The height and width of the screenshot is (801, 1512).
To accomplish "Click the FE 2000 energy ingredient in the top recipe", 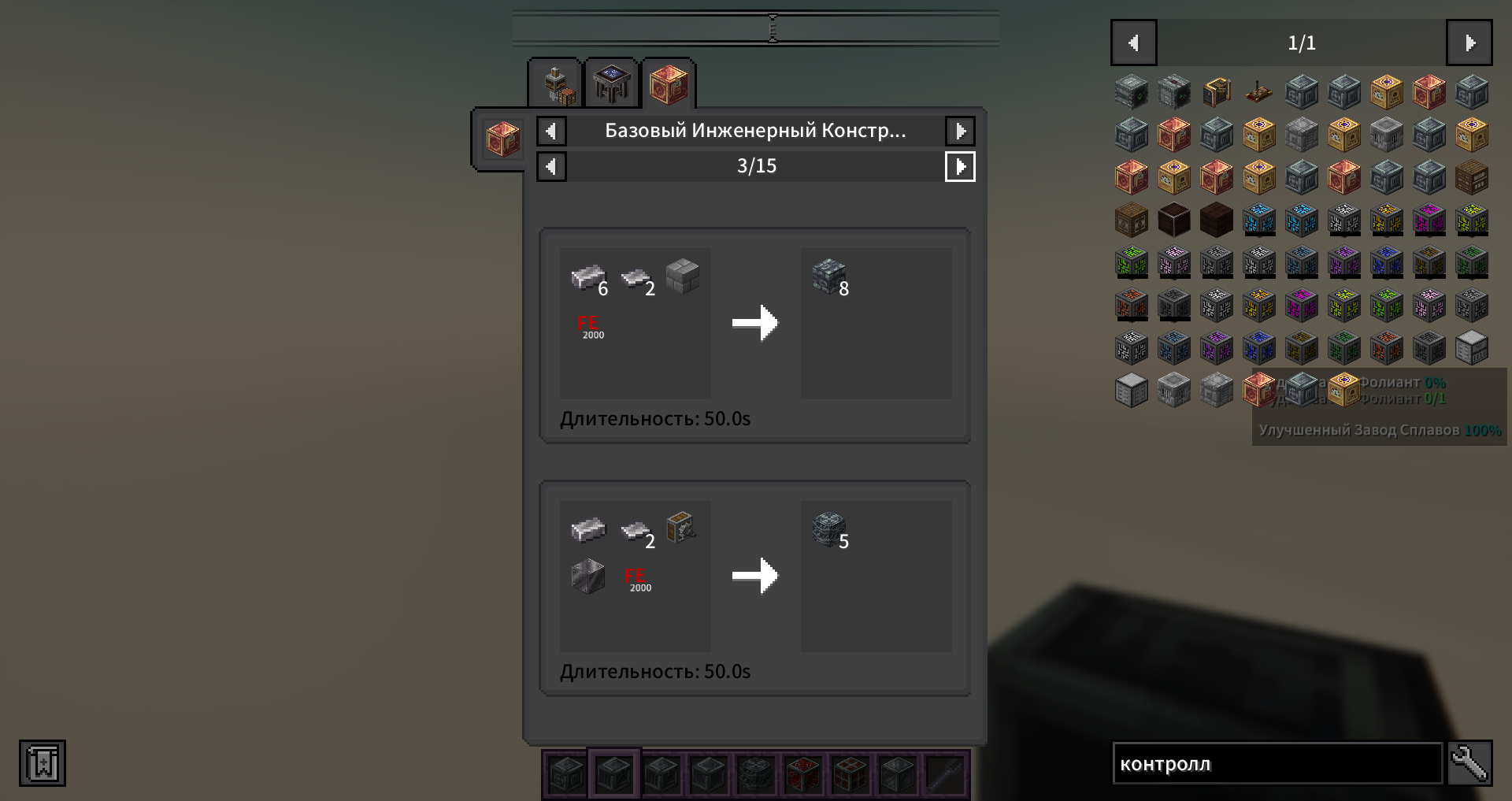I will (x=589, y=326).
